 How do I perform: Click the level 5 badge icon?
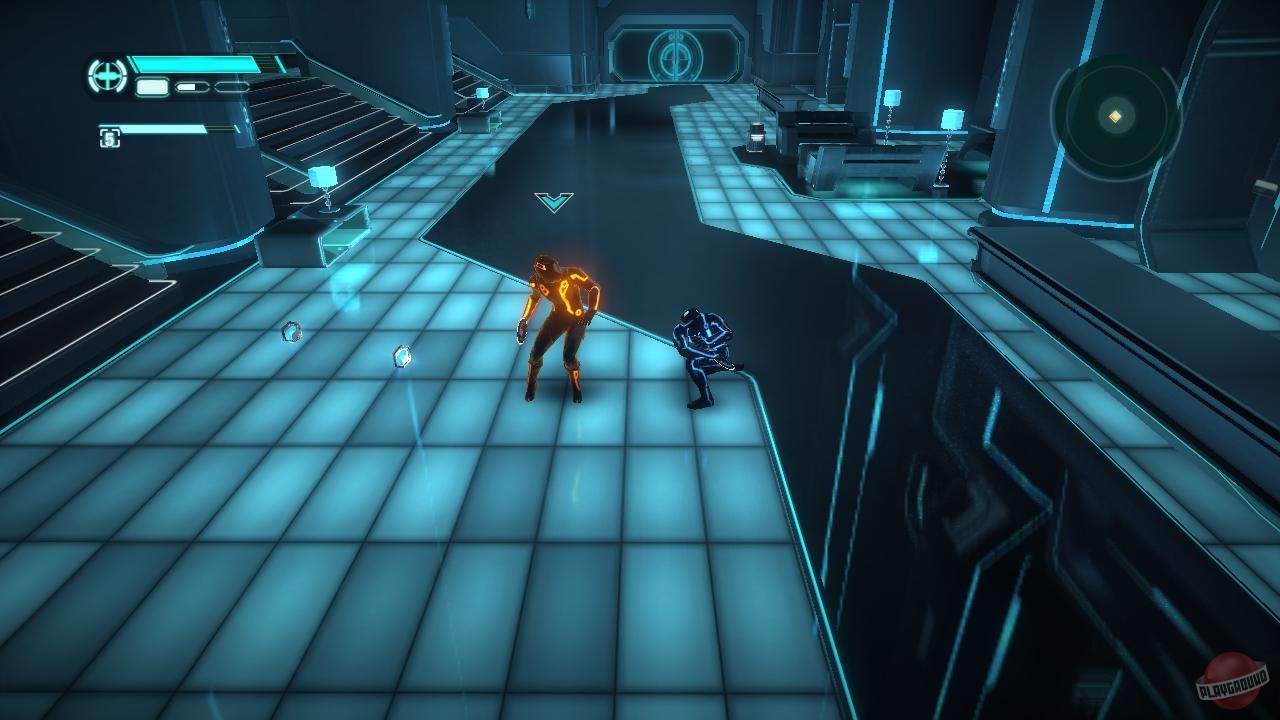click(x=110, y=137)
